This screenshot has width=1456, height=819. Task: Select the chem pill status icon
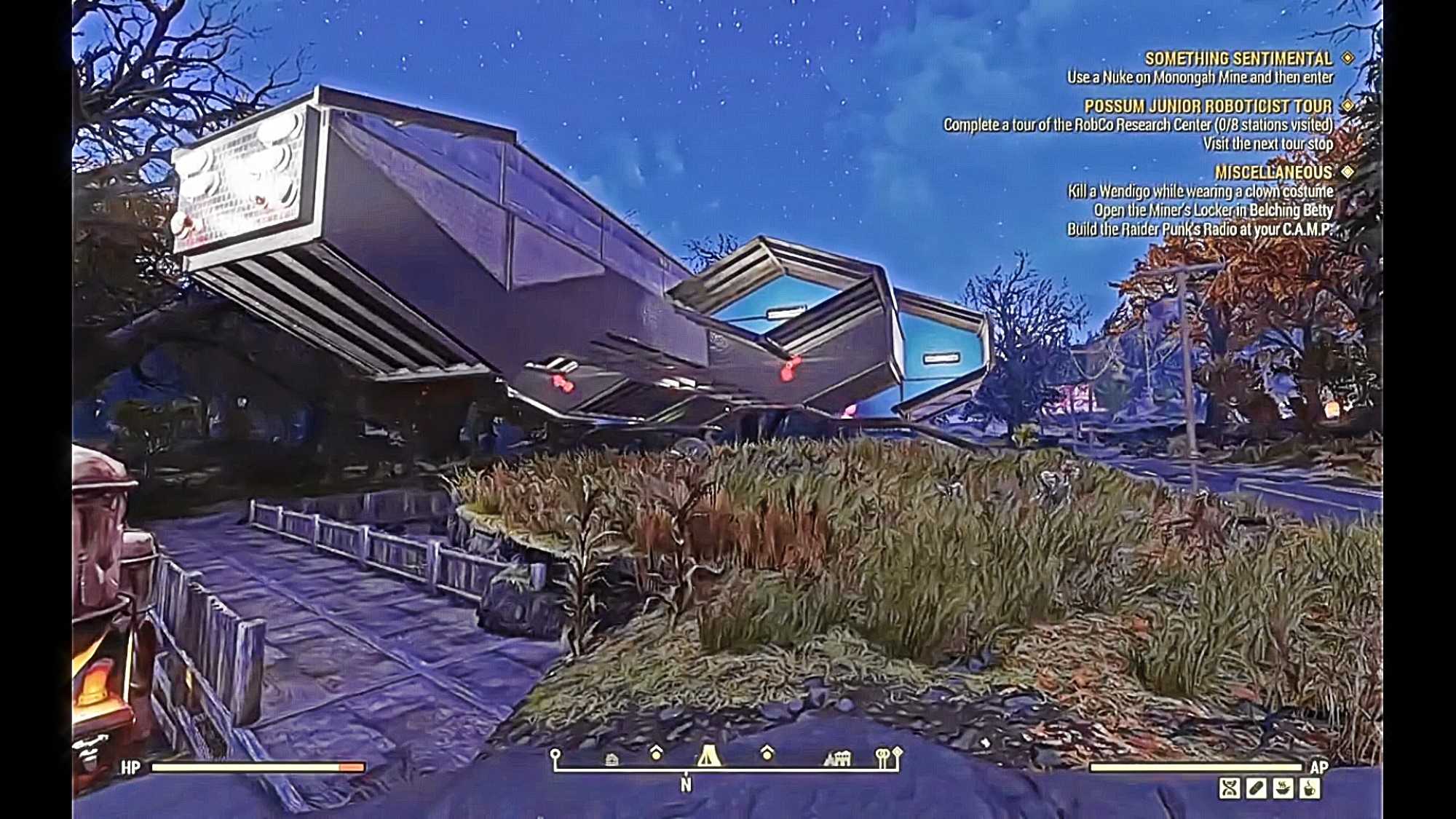[x=1257, y=788]
